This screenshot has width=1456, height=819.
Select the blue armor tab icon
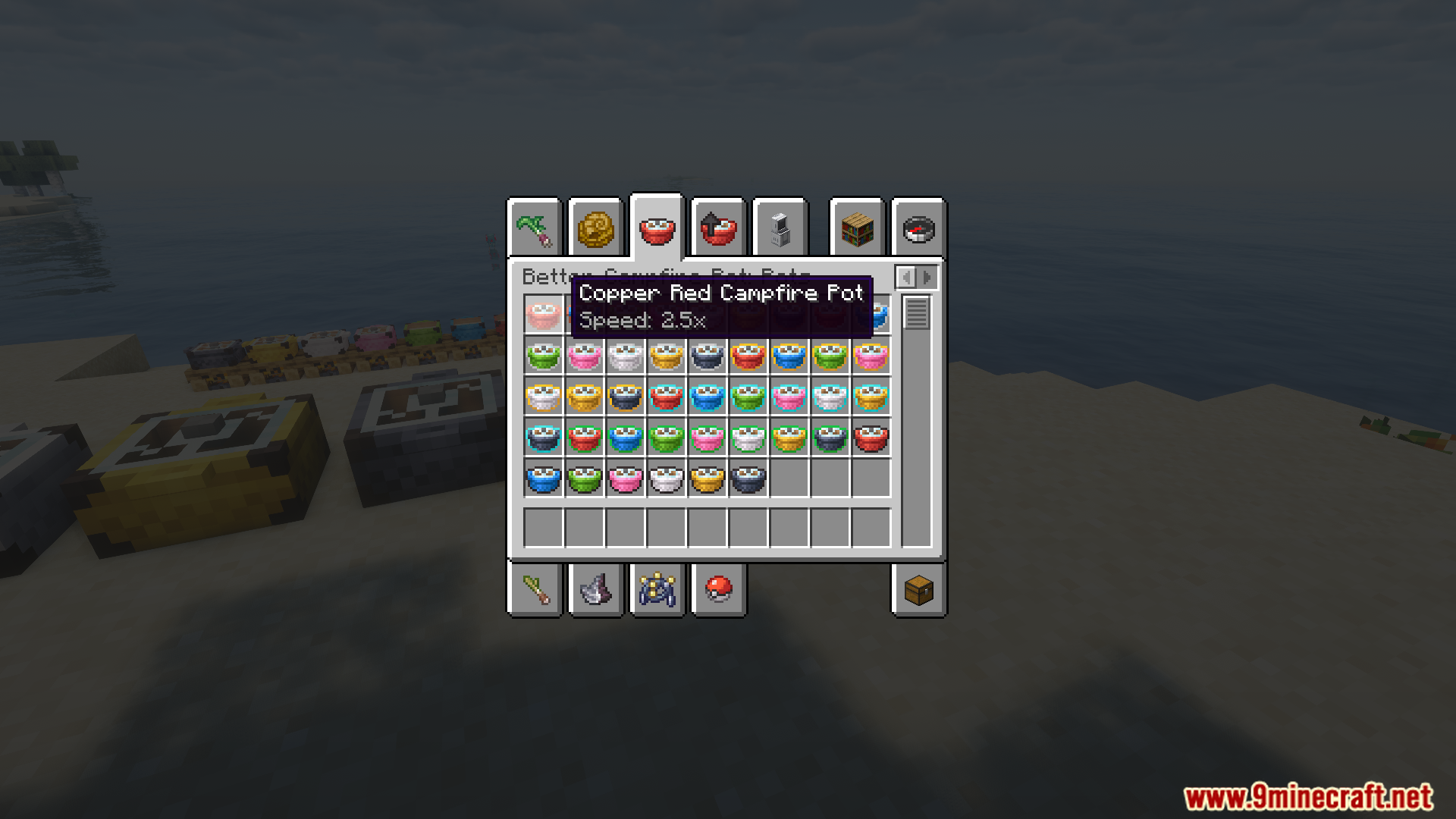click(657, 591)
